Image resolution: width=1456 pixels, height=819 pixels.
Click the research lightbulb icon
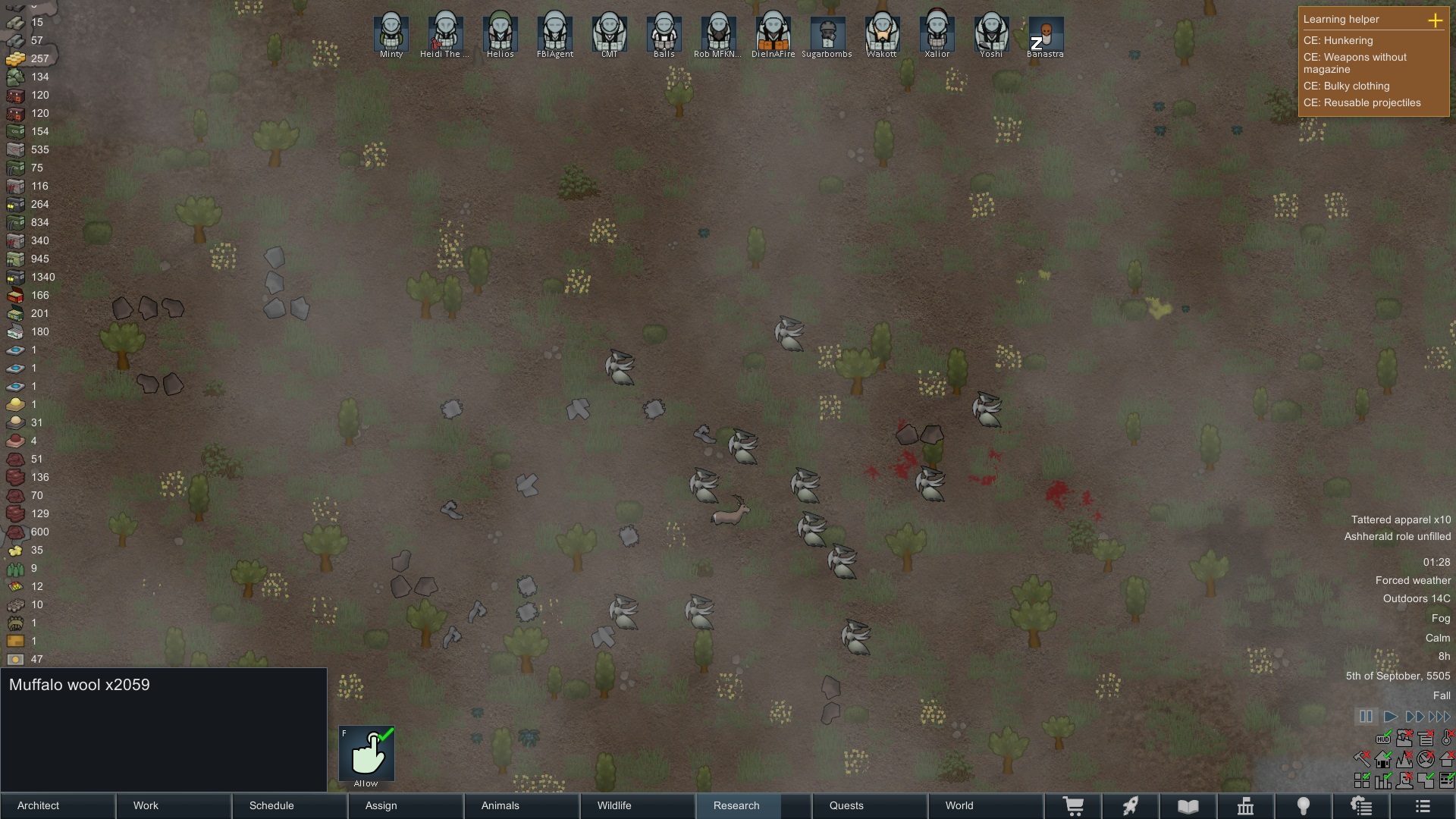pyautogui.click(x=1304, y=806)
